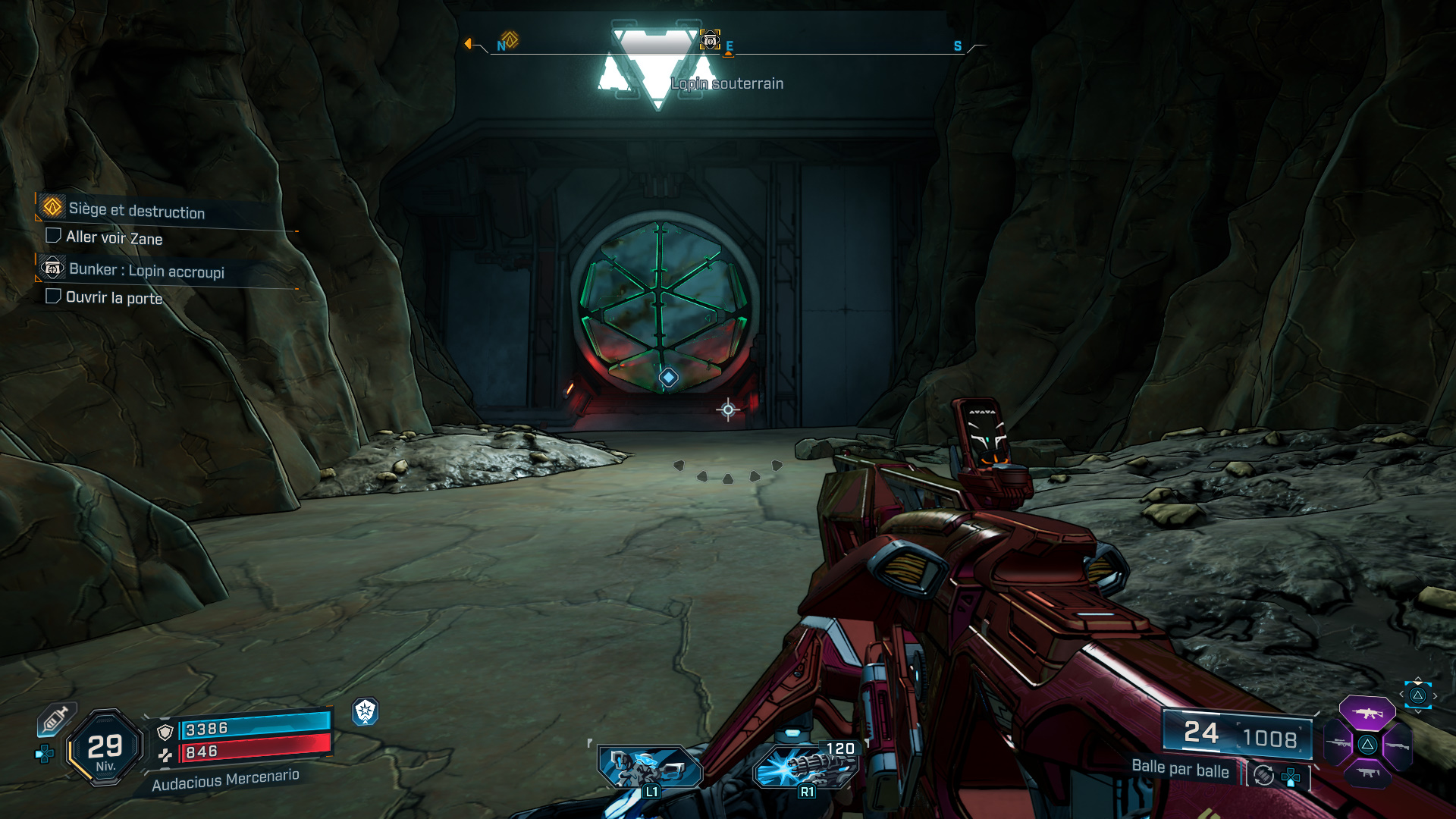
Task: Select the equipped purple assault rifle slot
Action: pyautogui.click(x=1367, y=713)
